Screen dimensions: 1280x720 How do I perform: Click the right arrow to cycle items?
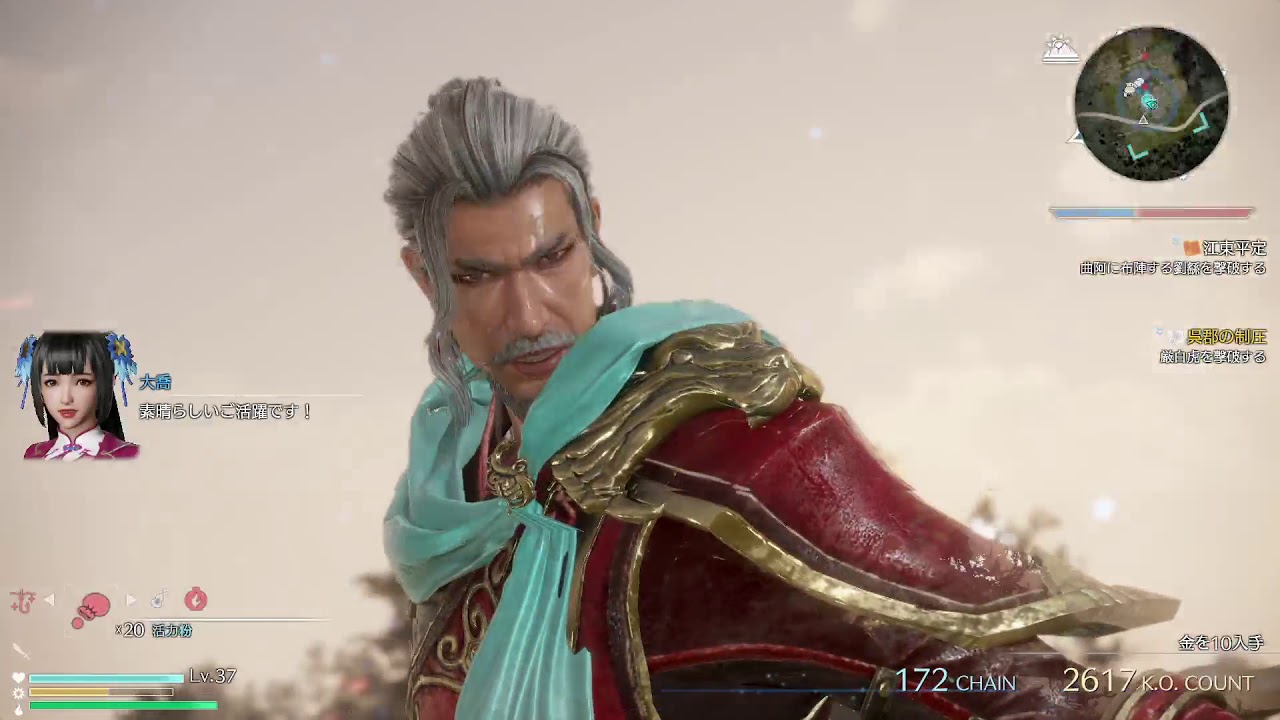coord(132,600)
